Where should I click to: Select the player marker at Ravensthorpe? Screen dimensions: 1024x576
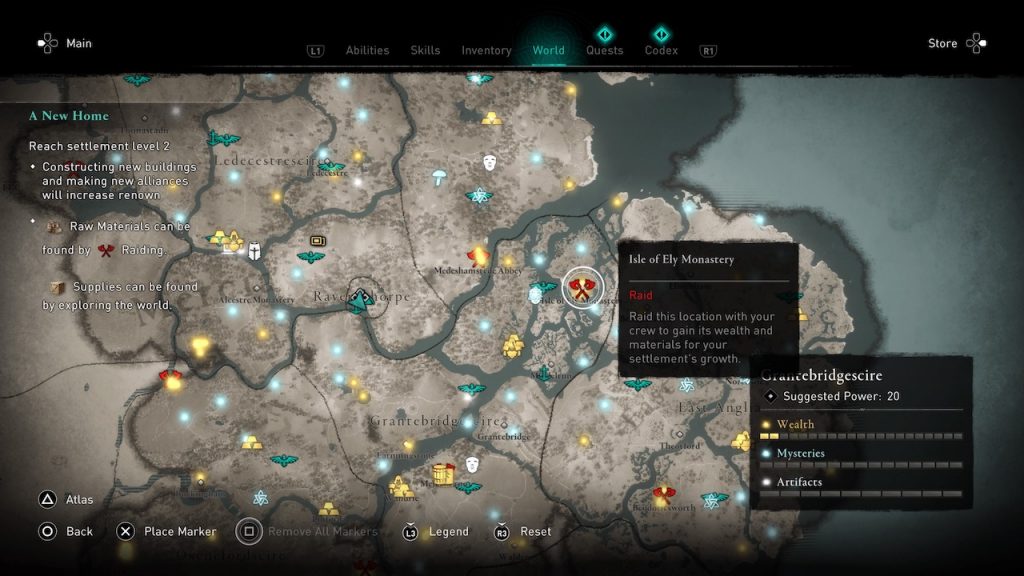click(x=360, y=298)
